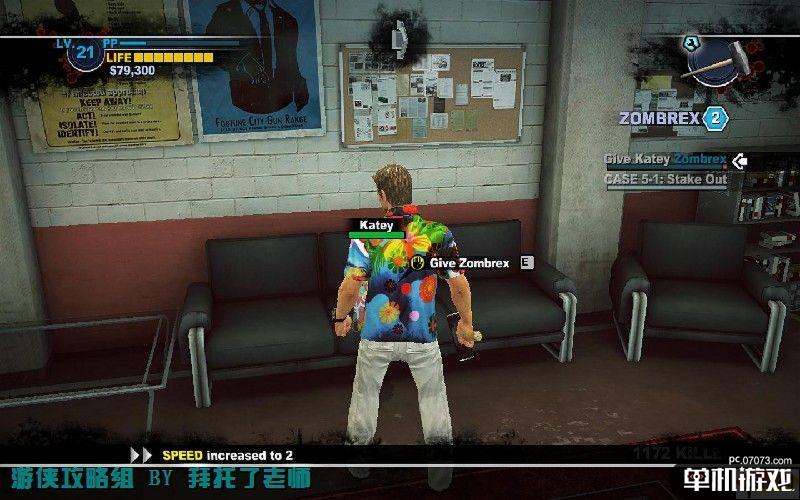Select the Katey name tag

tap(376, 226)
